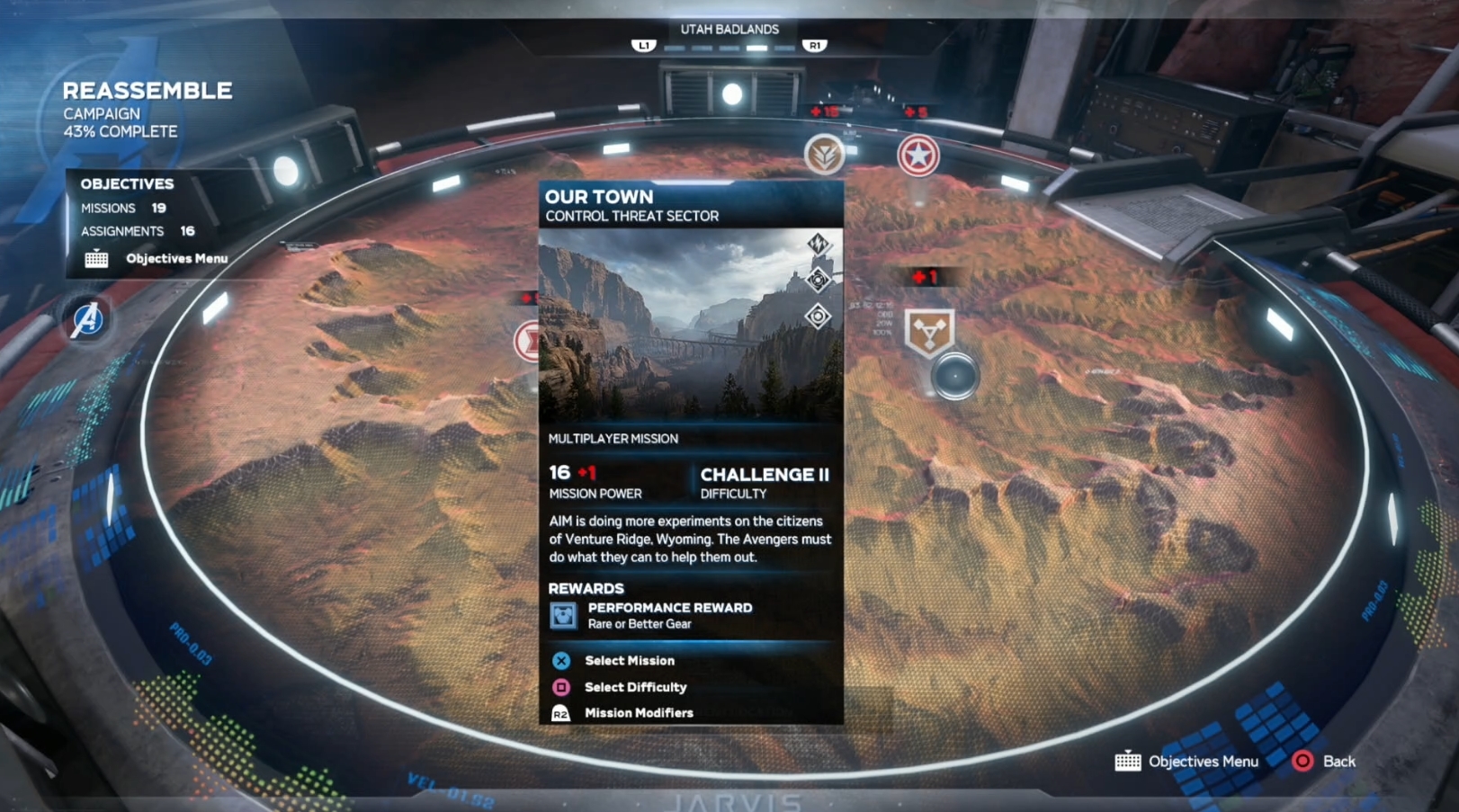1459x812 pixels.
Task: Select the gold winged emblem mission marker
Action: (823, 155)
